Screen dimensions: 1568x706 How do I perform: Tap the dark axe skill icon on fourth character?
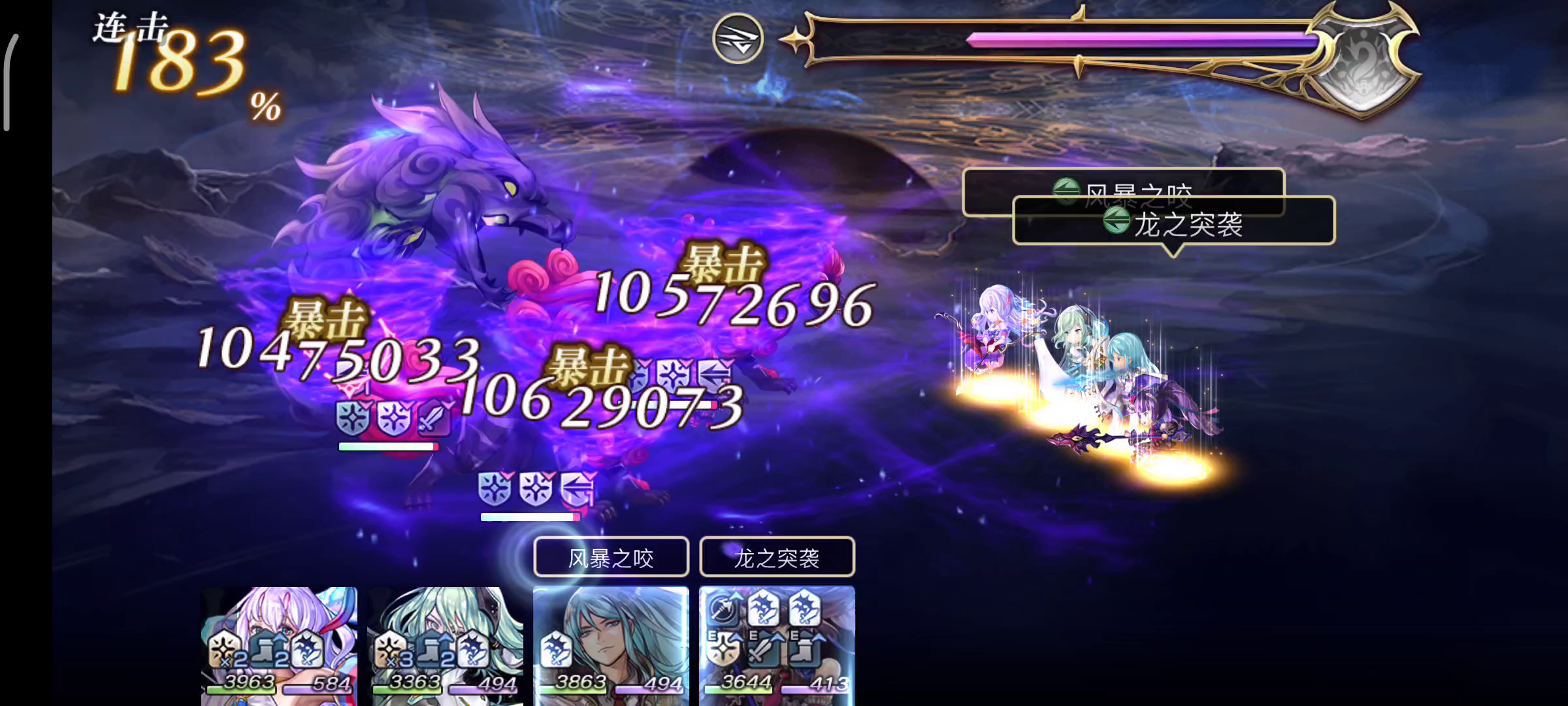click(x=723, y=608)
